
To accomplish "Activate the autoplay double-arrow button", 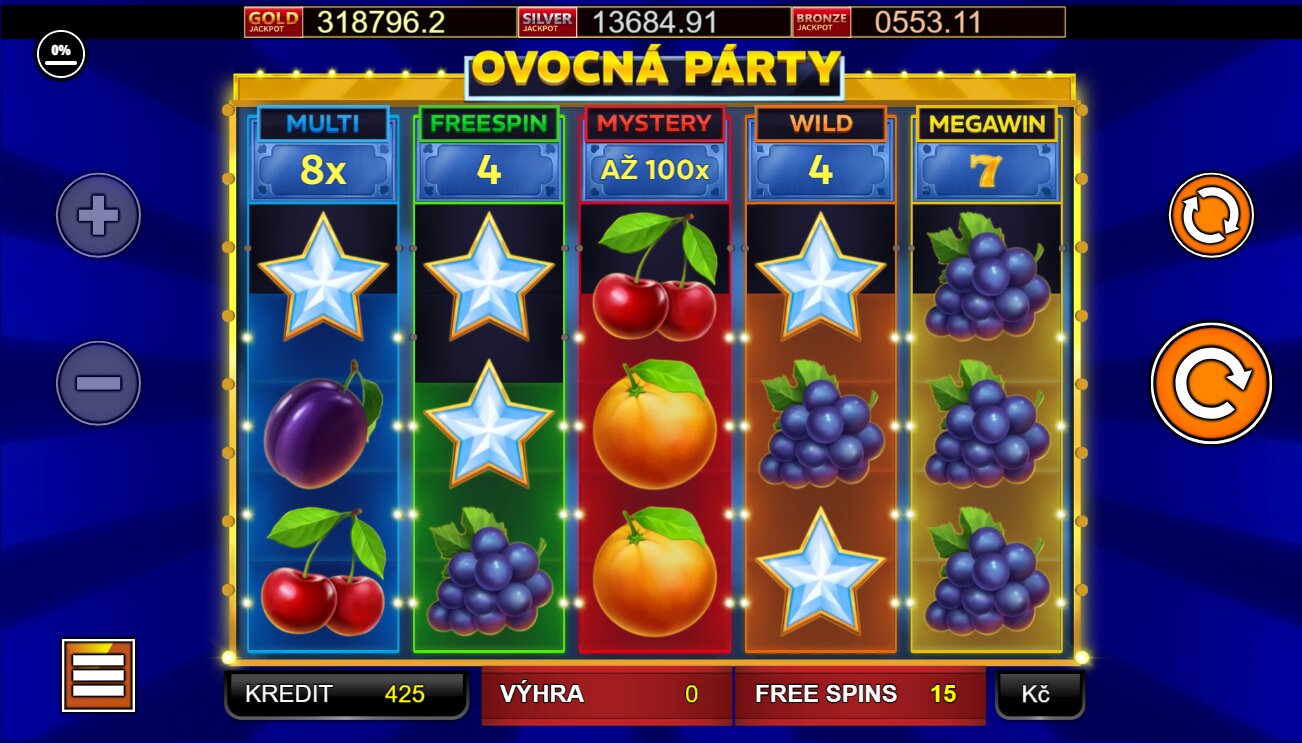I will point(1211,215).
